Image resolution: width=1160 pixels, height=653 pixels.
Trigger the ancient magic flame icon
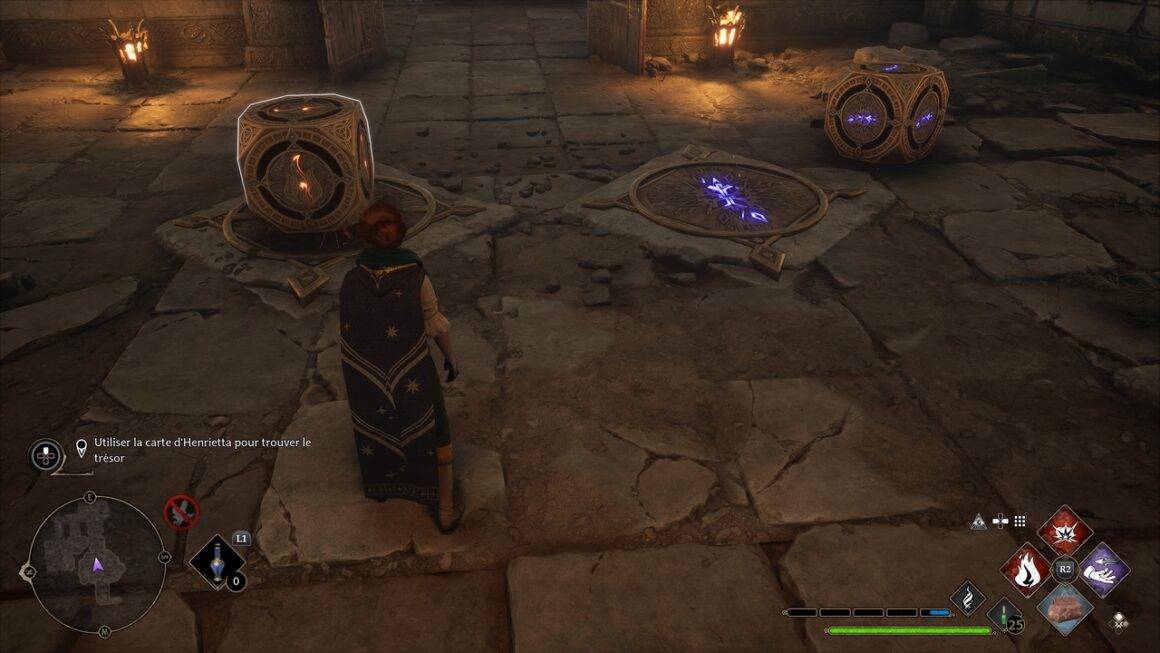(x=967, y=599)
